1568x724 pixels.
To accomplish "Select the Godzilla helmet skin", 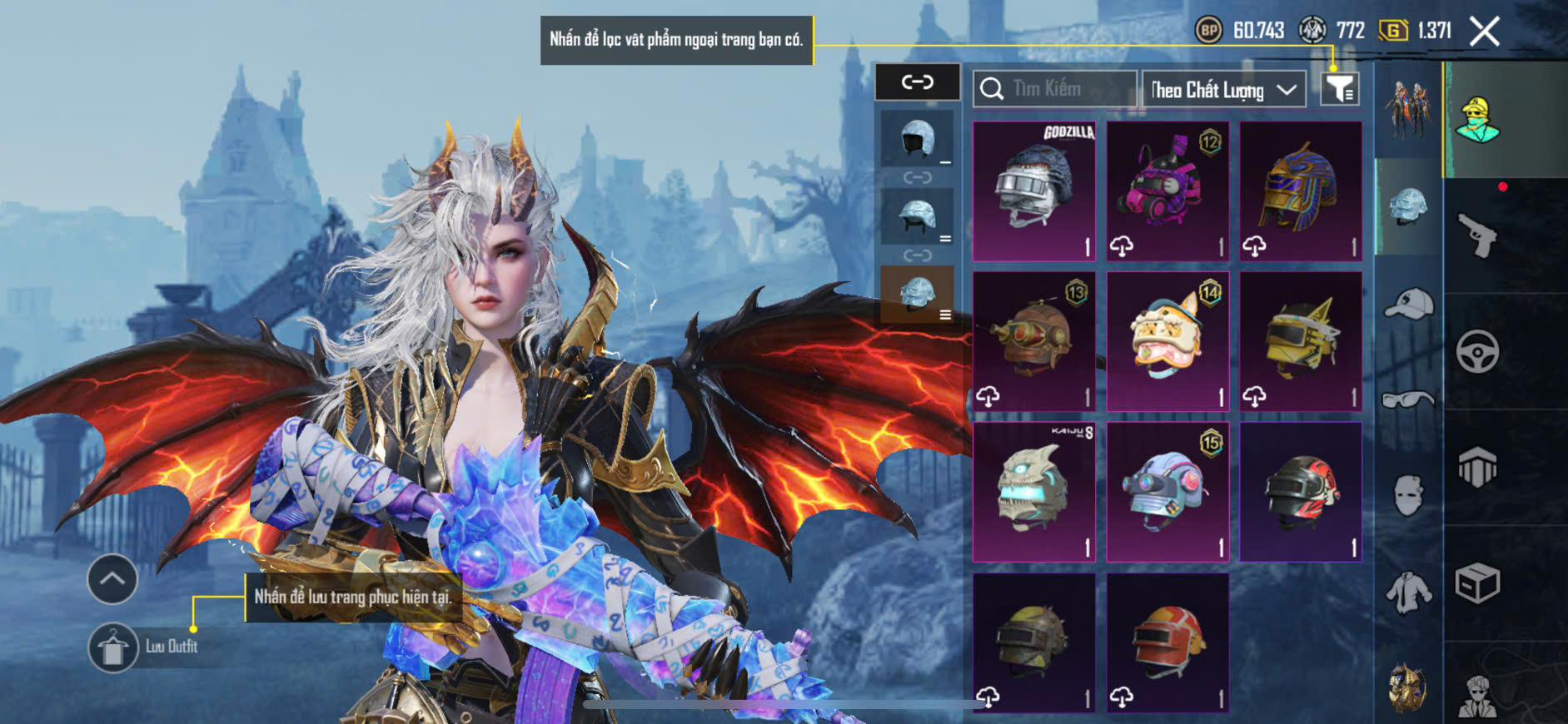I will click(x=1034, y=191).
